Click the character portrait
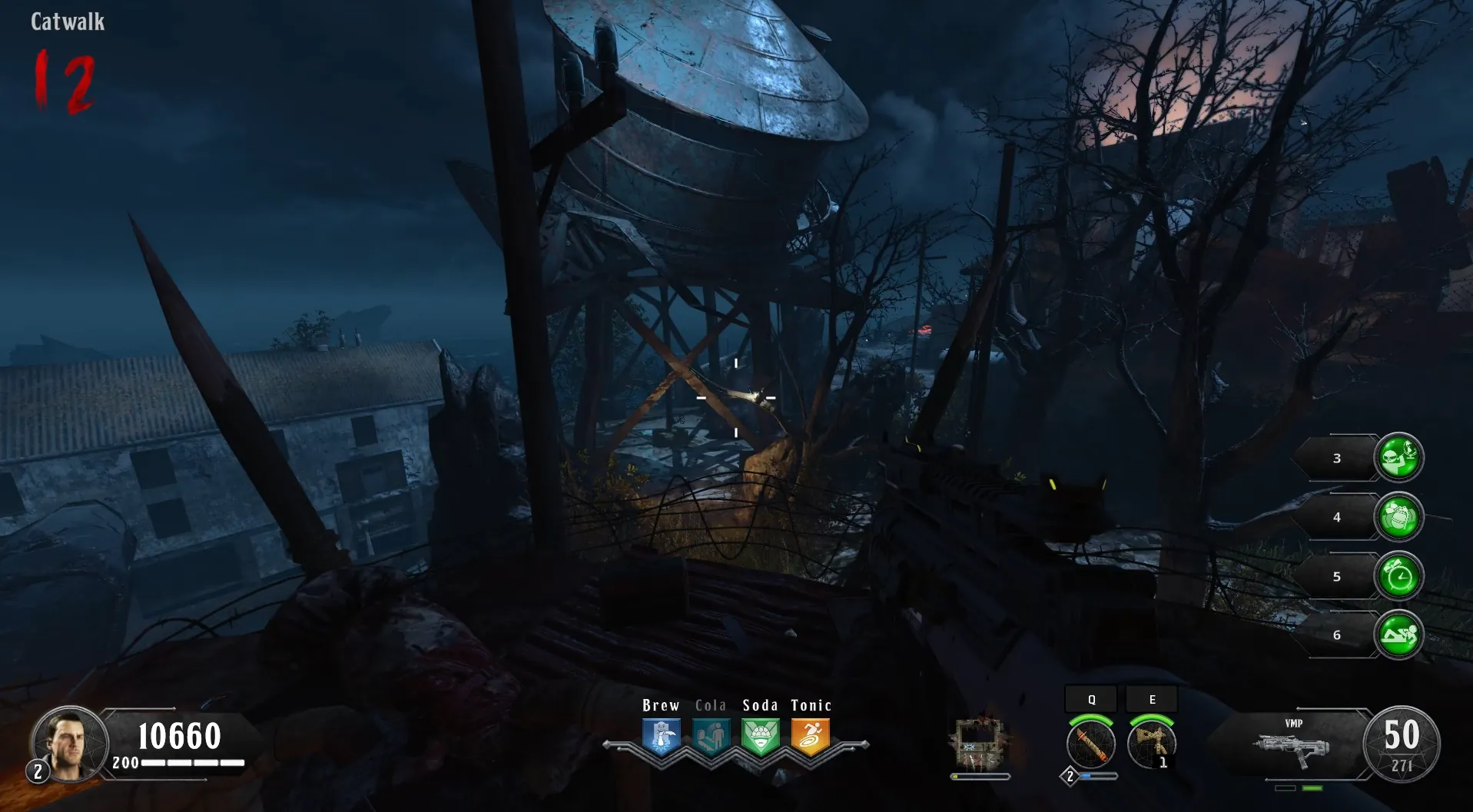 (x=69, y=744)
